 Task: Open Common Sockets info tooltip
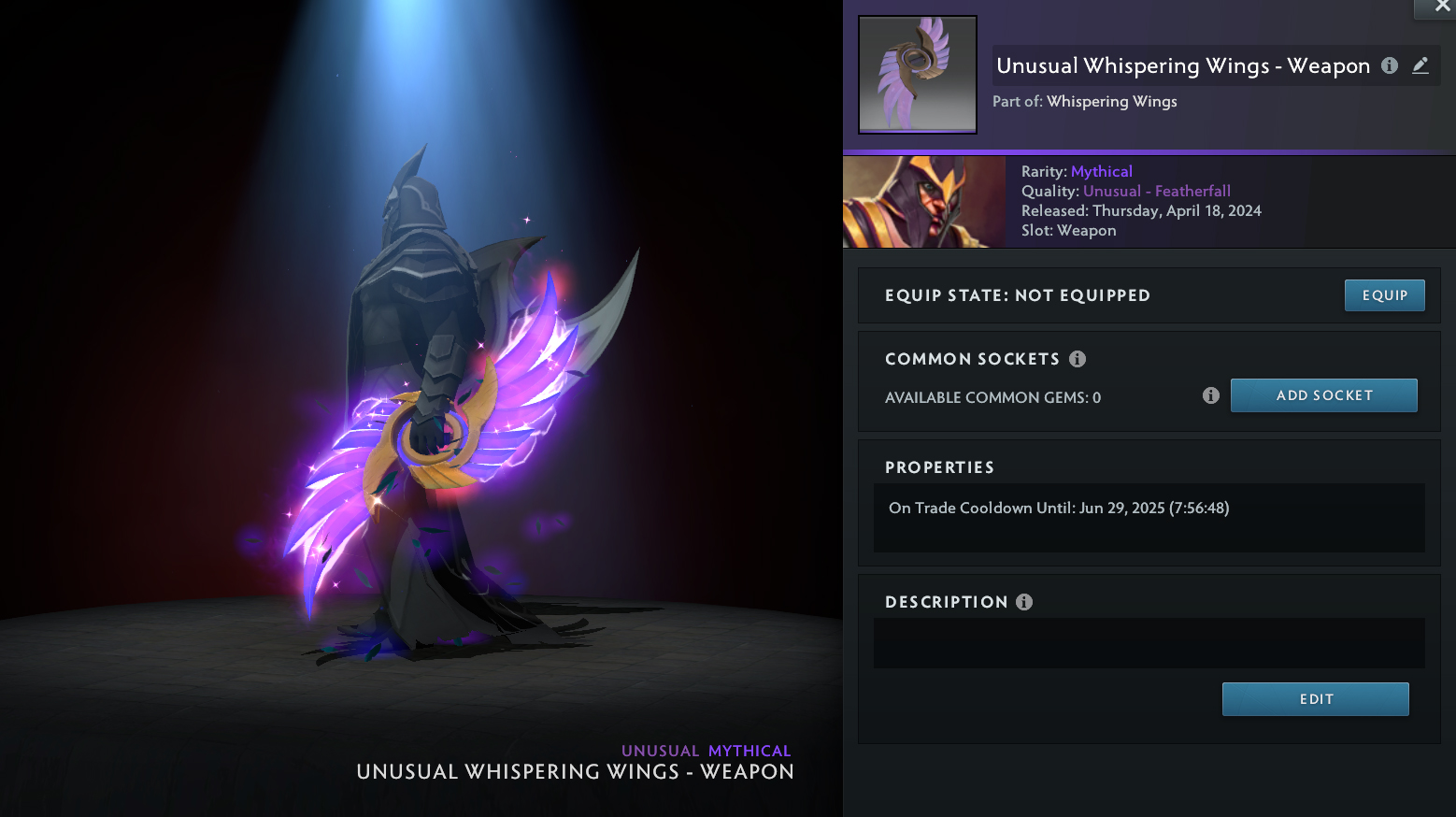tap(1078, 359)
